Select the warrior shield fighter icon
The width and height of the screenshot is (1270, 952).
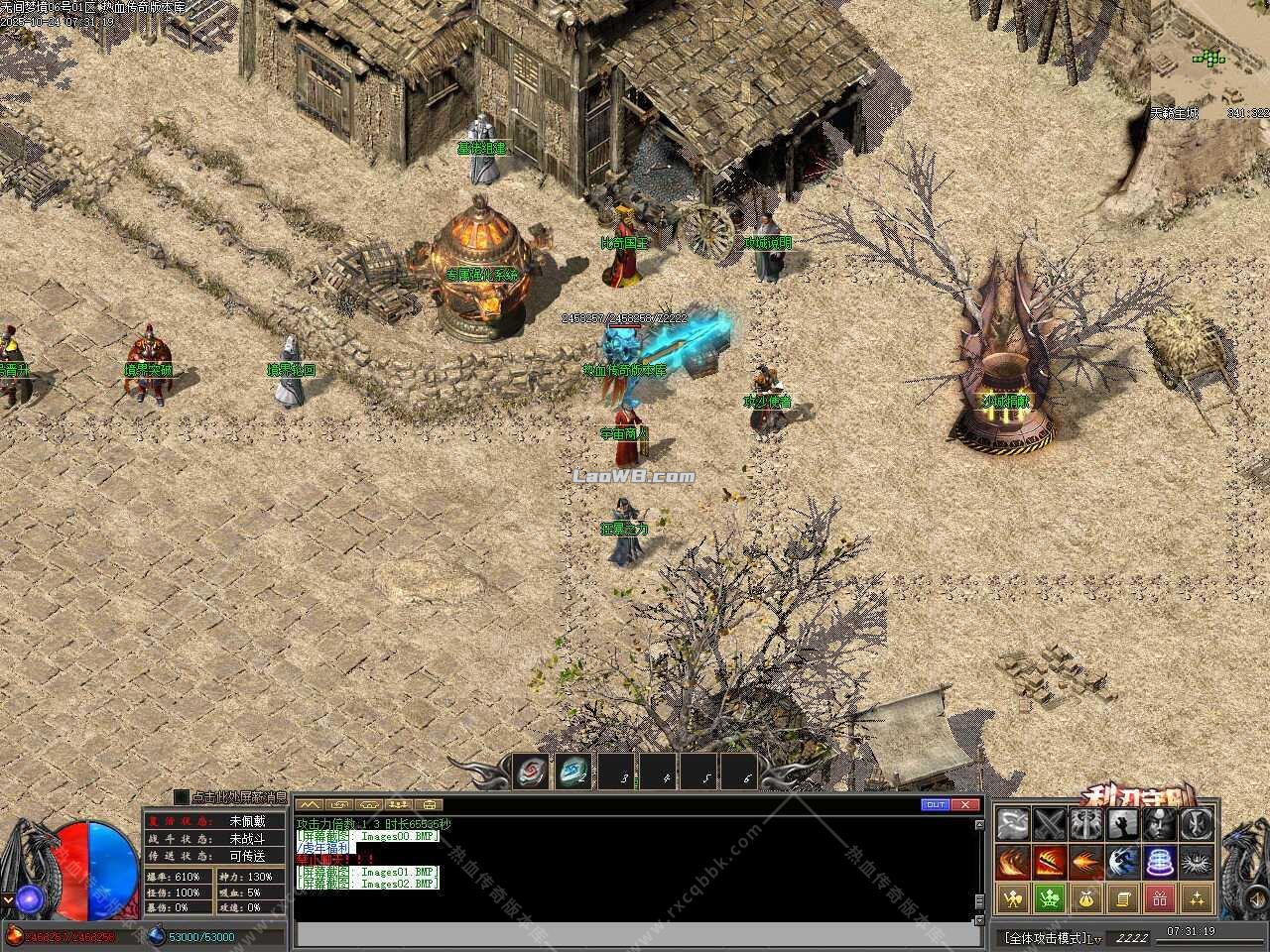coord(1012,899)
